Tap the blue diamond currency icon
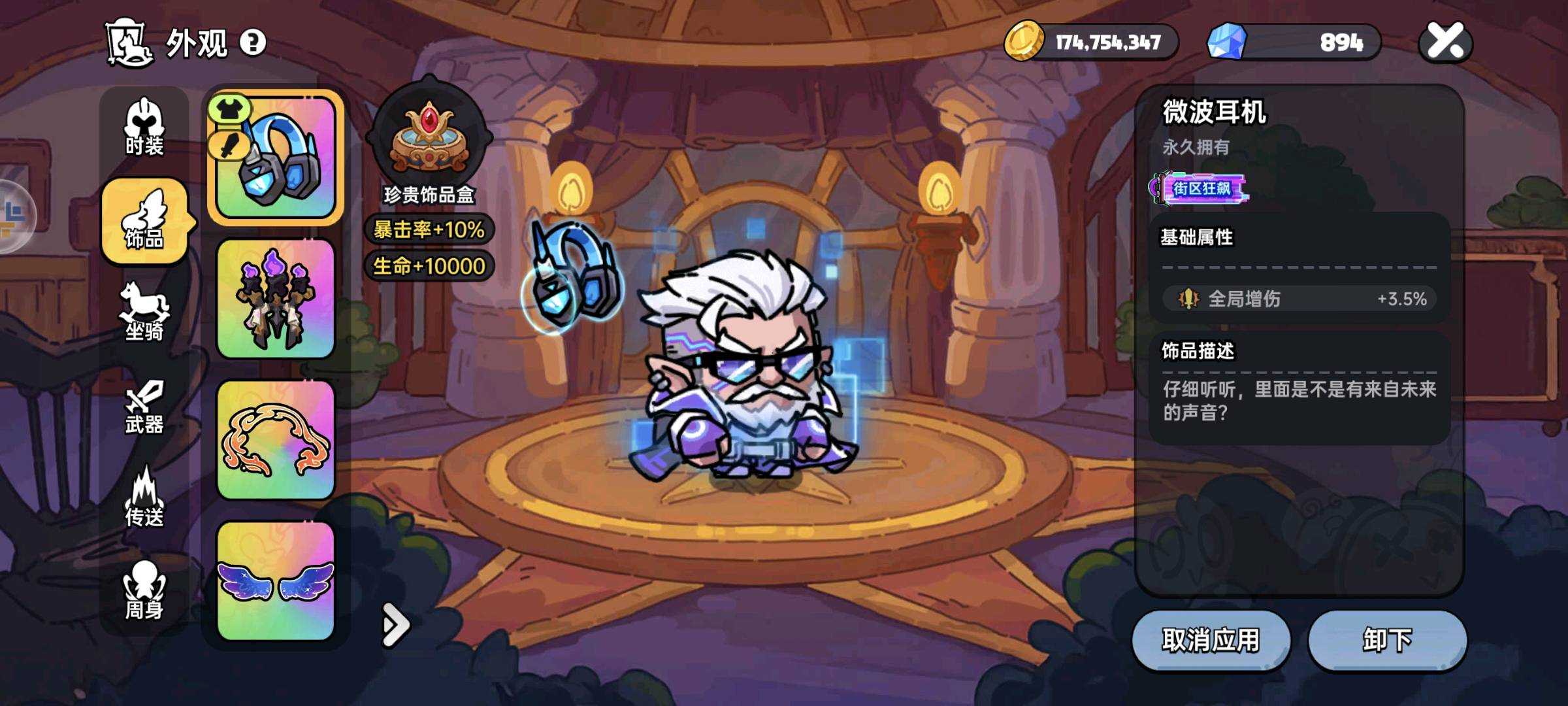The width and height of the screenshot is (1568, 706). click(1226, 41)
